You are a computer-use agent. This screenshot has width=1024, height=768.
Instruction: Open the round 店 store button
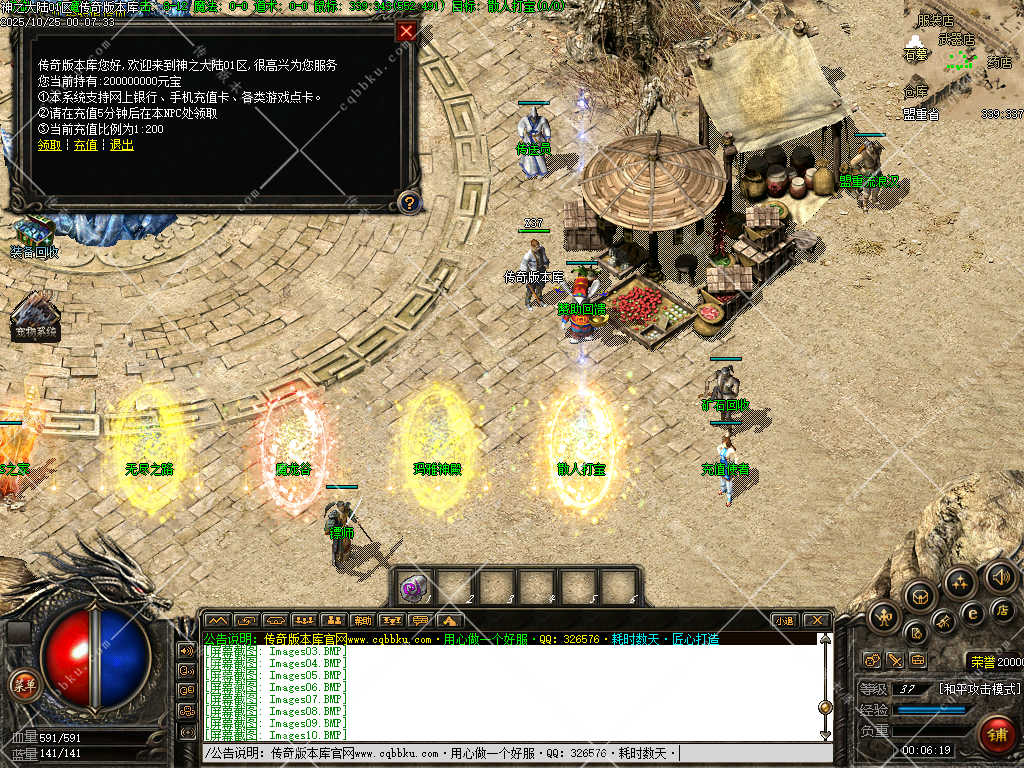pos(1003,609)
